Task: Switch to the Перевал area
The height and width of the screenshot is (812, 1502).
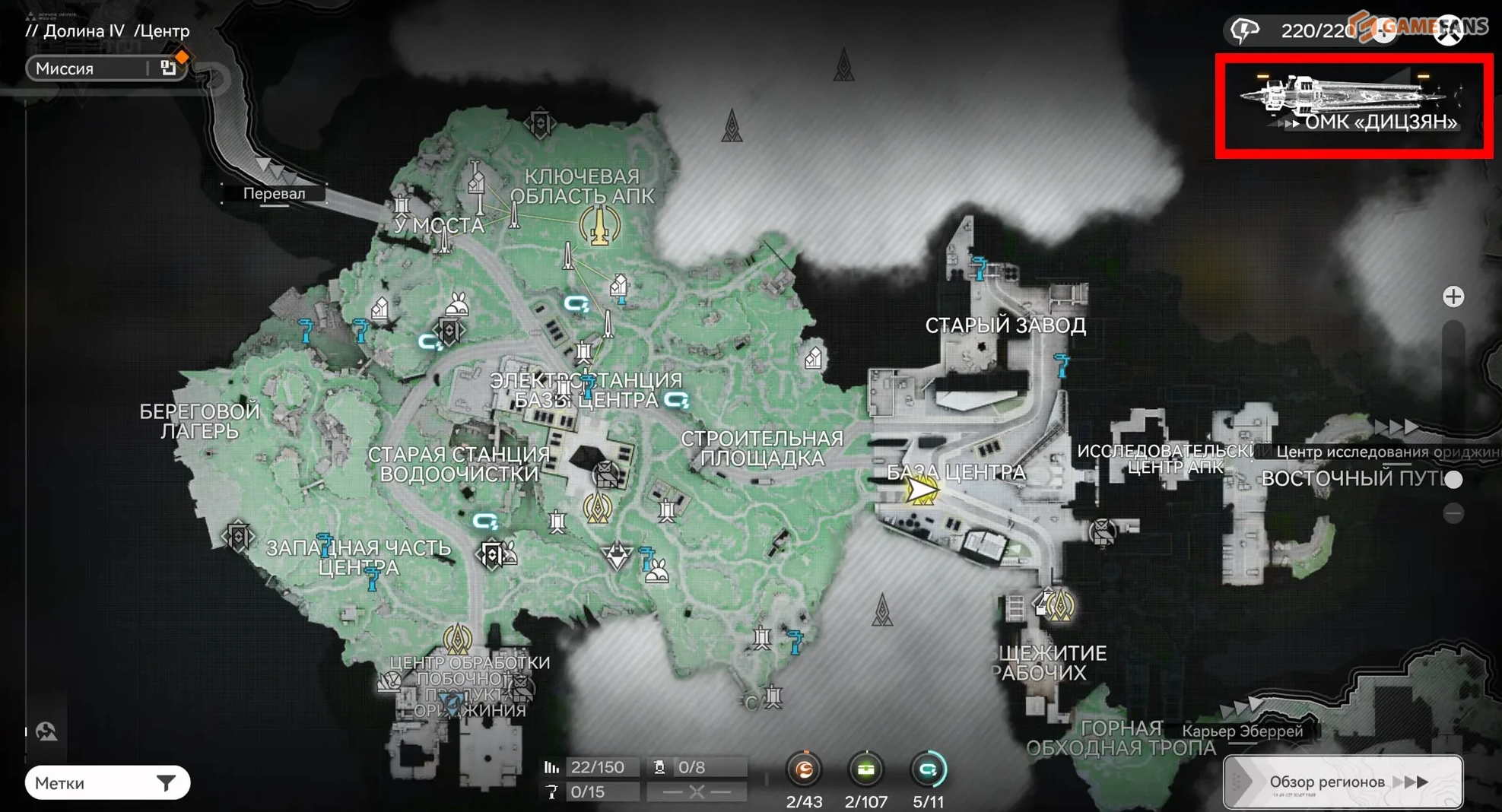Action: (274, 193)
